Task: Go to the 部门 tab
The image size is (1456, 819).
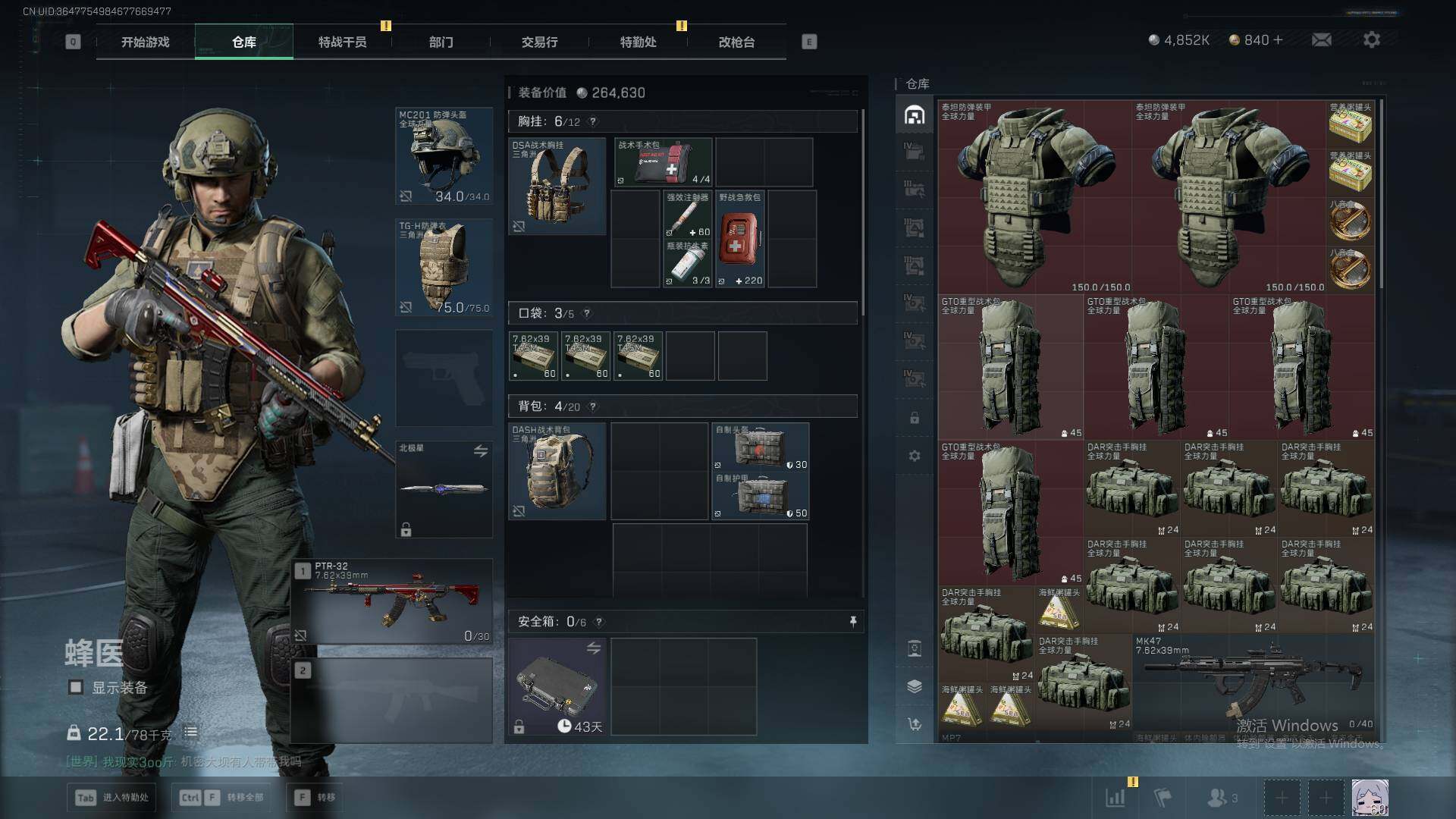Action: pyautogui.click(x=441, y=42)
